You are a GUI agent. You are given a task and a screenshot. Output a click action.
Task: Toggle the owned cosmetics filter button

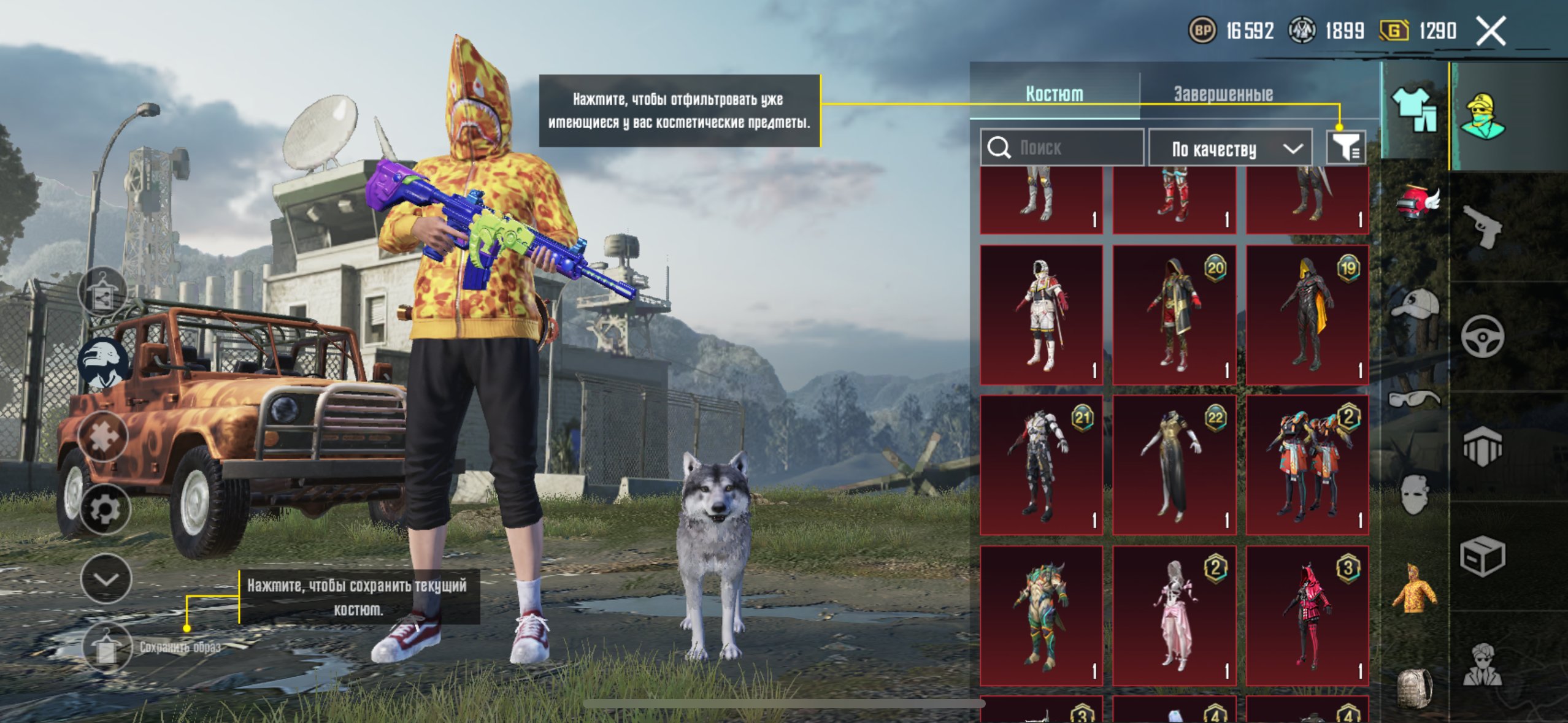[x=1345, y=148]
